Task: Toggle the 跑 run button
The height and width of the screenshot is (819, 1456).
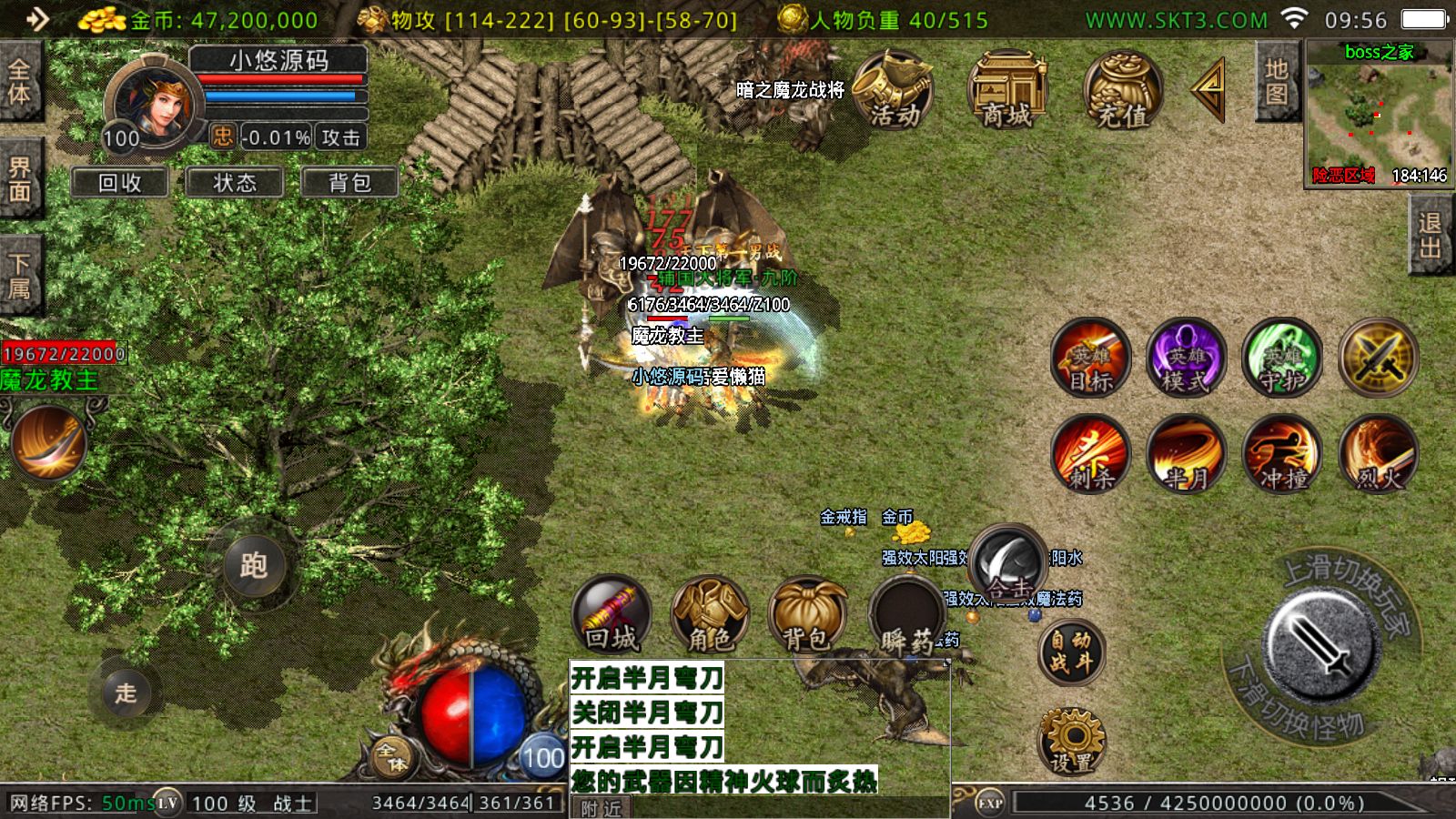Action: point(254,565)
